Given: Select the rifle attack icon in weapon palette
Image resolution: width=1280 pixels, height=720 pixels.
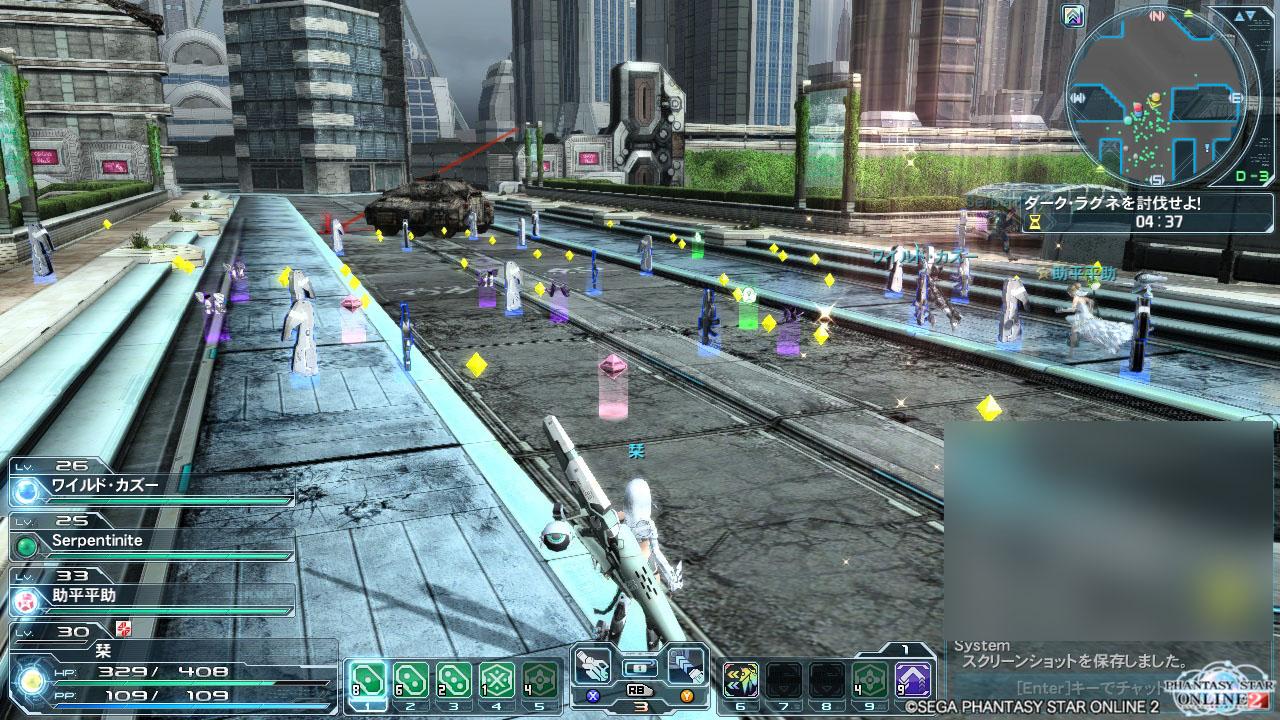Looking at the screenshot, I should tap(594, 665).
